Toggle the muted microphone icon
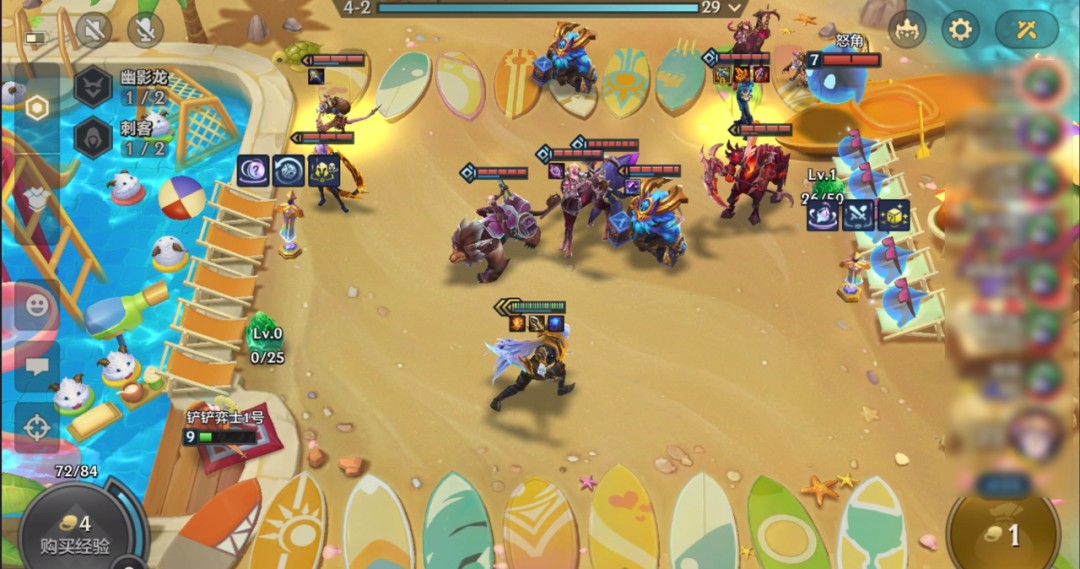 tap(145, 30)
